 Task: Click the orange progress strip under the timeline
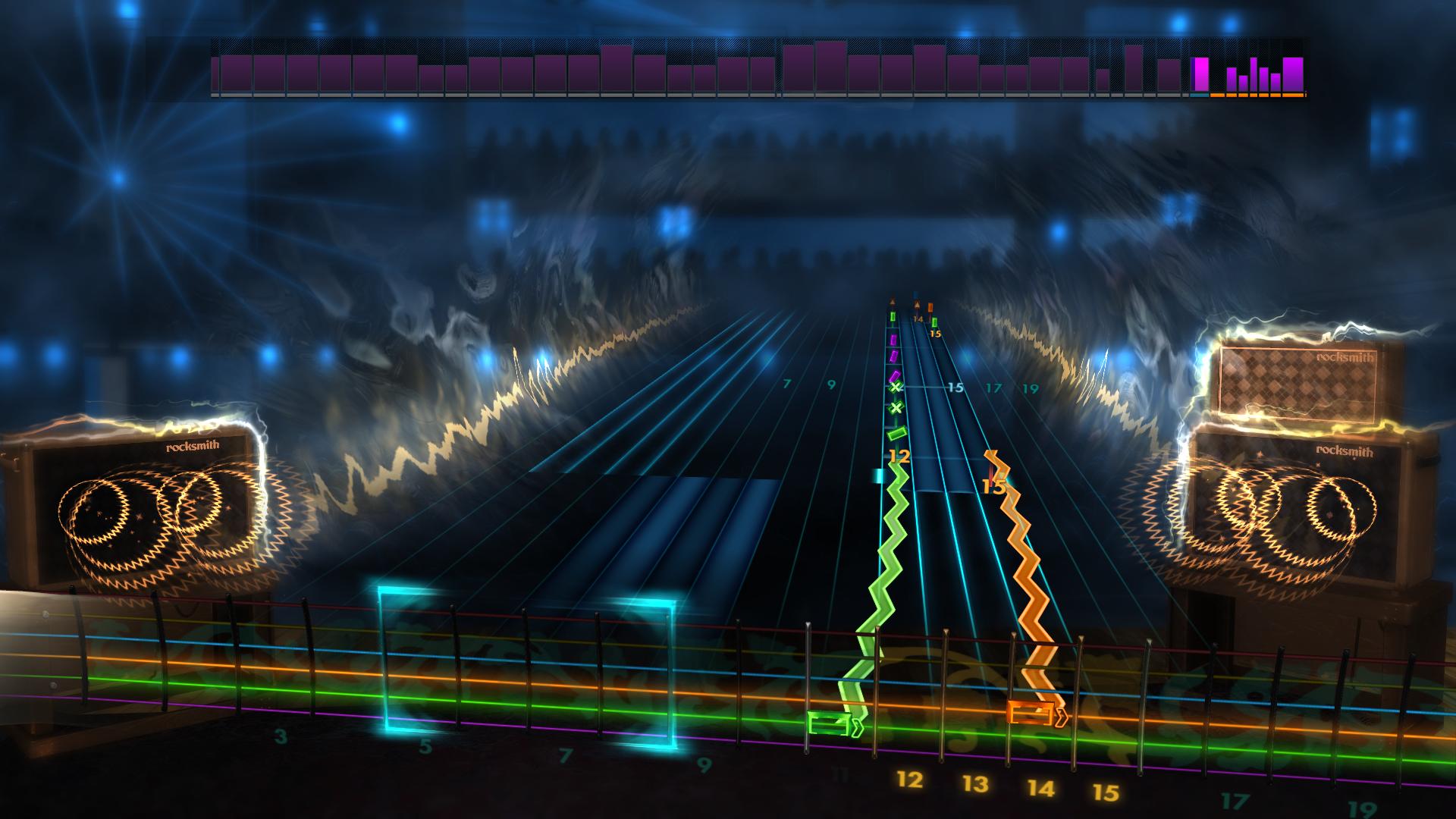click(x=1259, y=96)
